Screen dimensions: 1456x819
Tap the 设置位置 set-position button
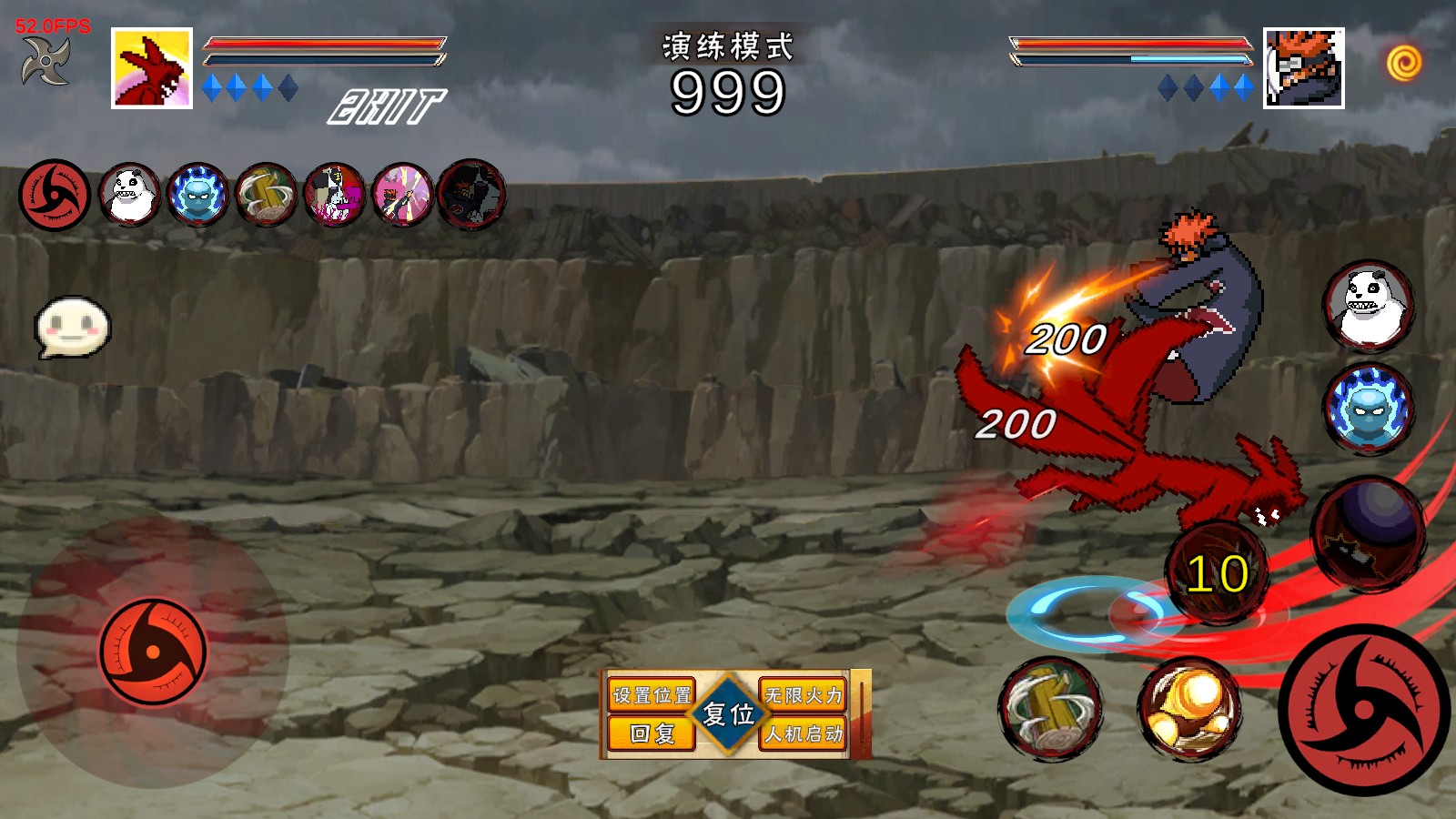(651, 695)
